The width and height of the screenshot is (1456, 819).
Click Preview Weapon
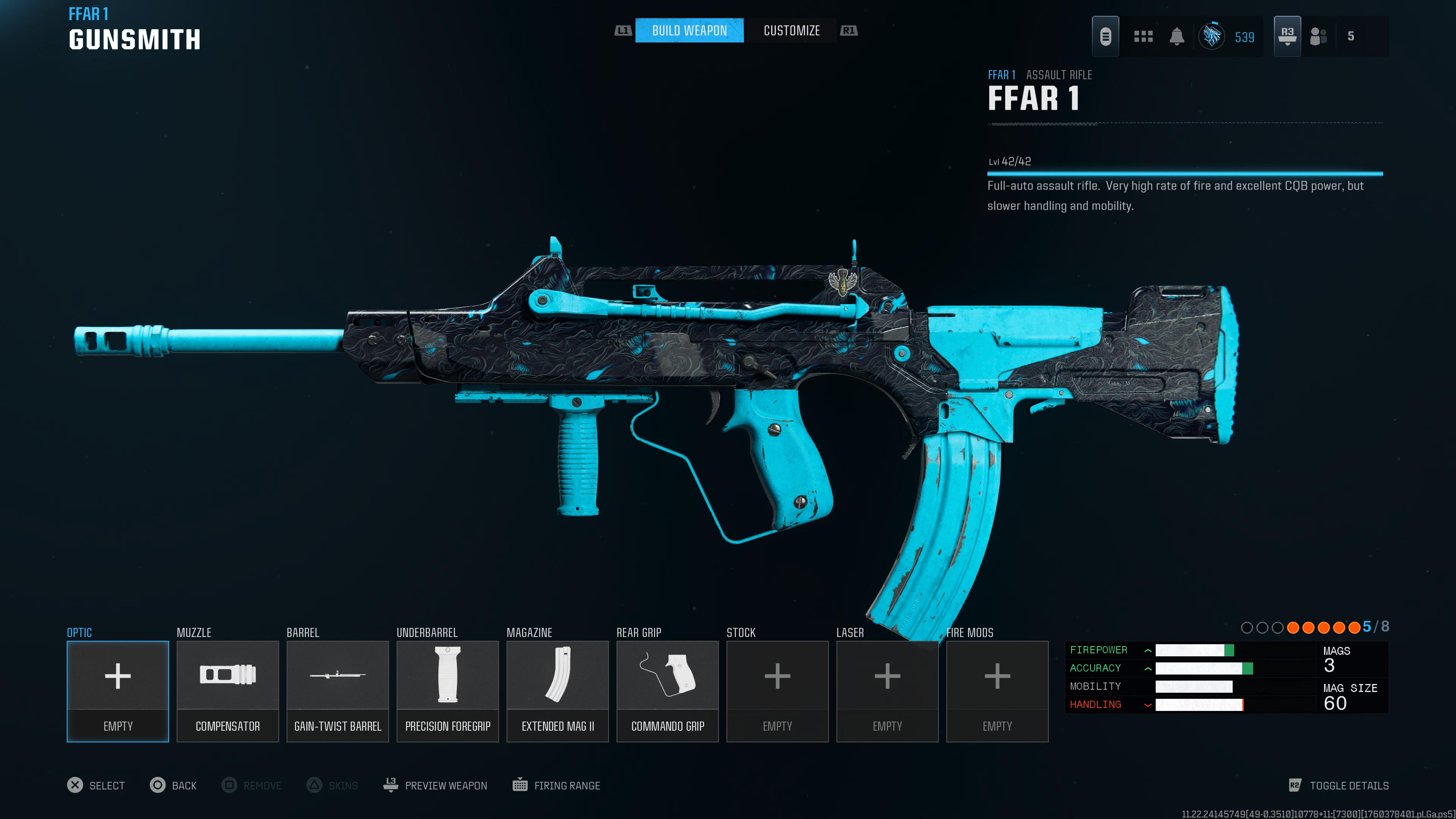click(x=435, y=785)
